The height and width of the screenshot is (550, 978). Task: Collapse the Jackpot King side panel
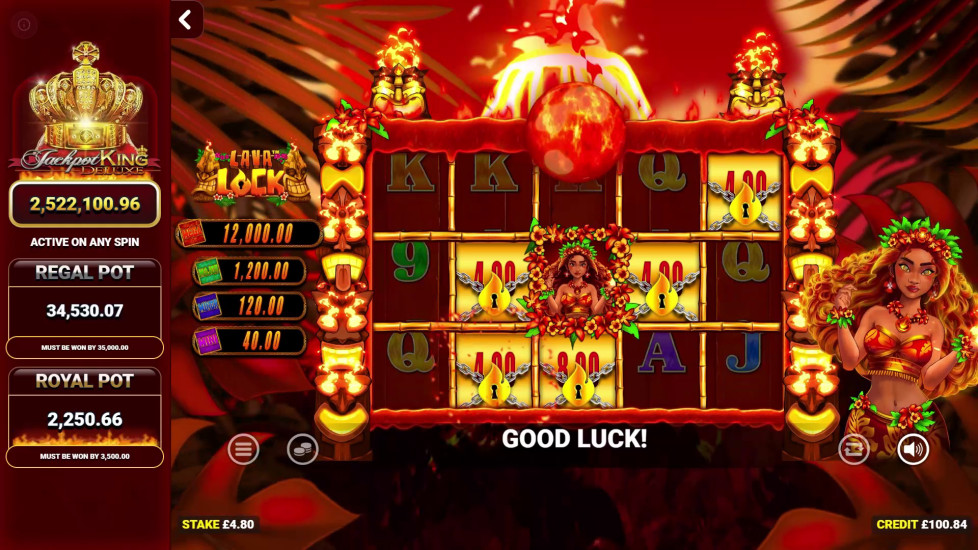pyautogui.click(x=186, y=19)
